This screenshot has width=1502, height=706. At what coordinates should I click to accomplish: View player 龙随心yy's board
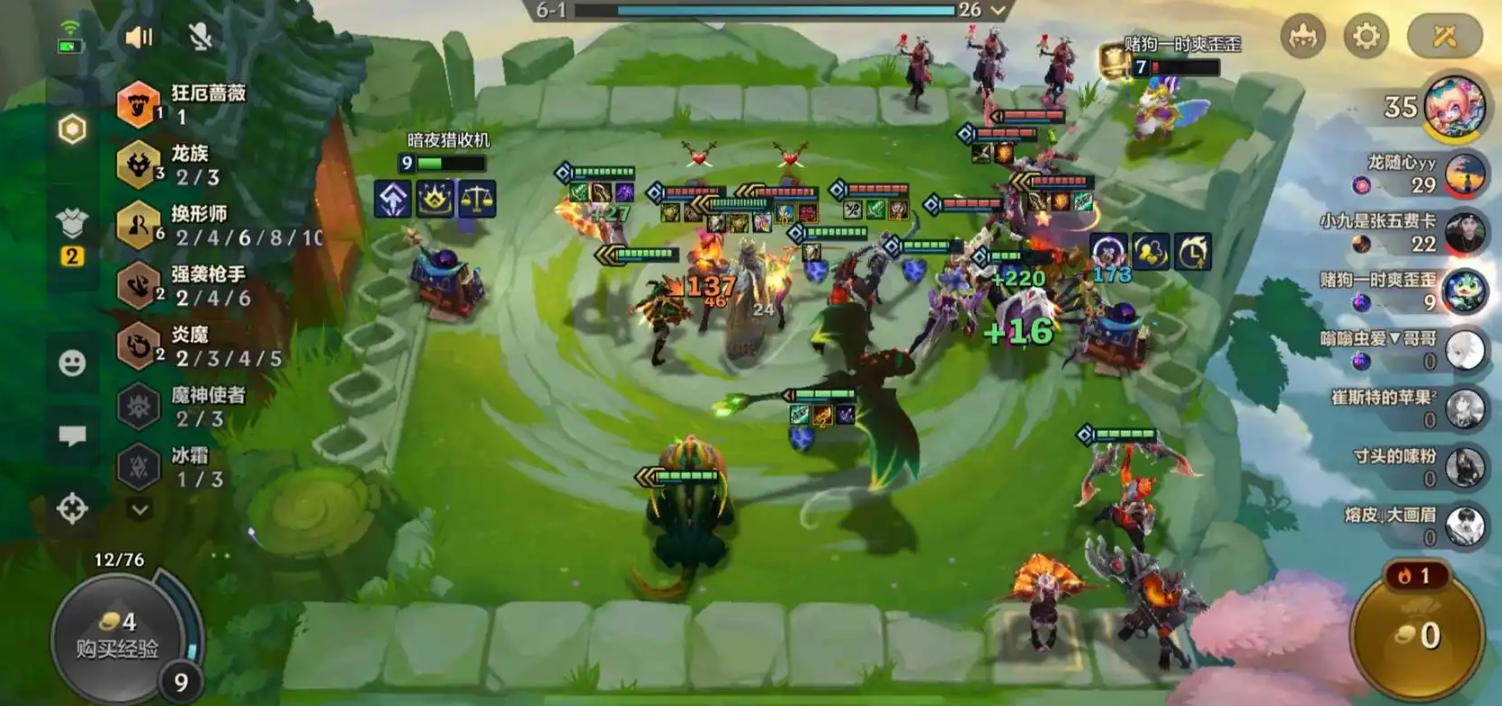tap(1464, 173)
